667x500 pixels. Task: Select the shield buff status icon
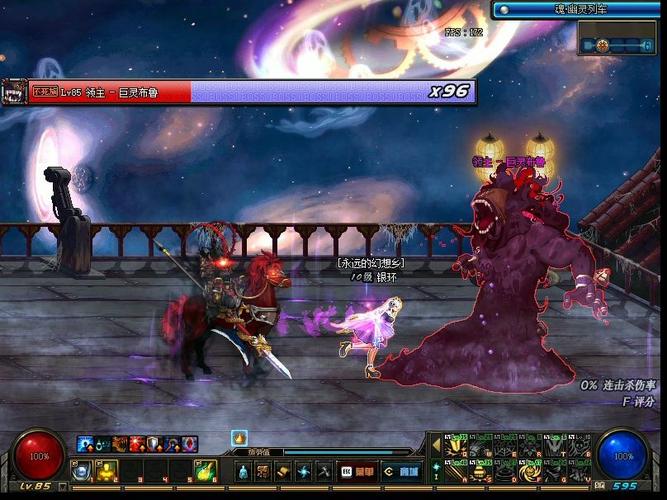[x=153, y=443]
